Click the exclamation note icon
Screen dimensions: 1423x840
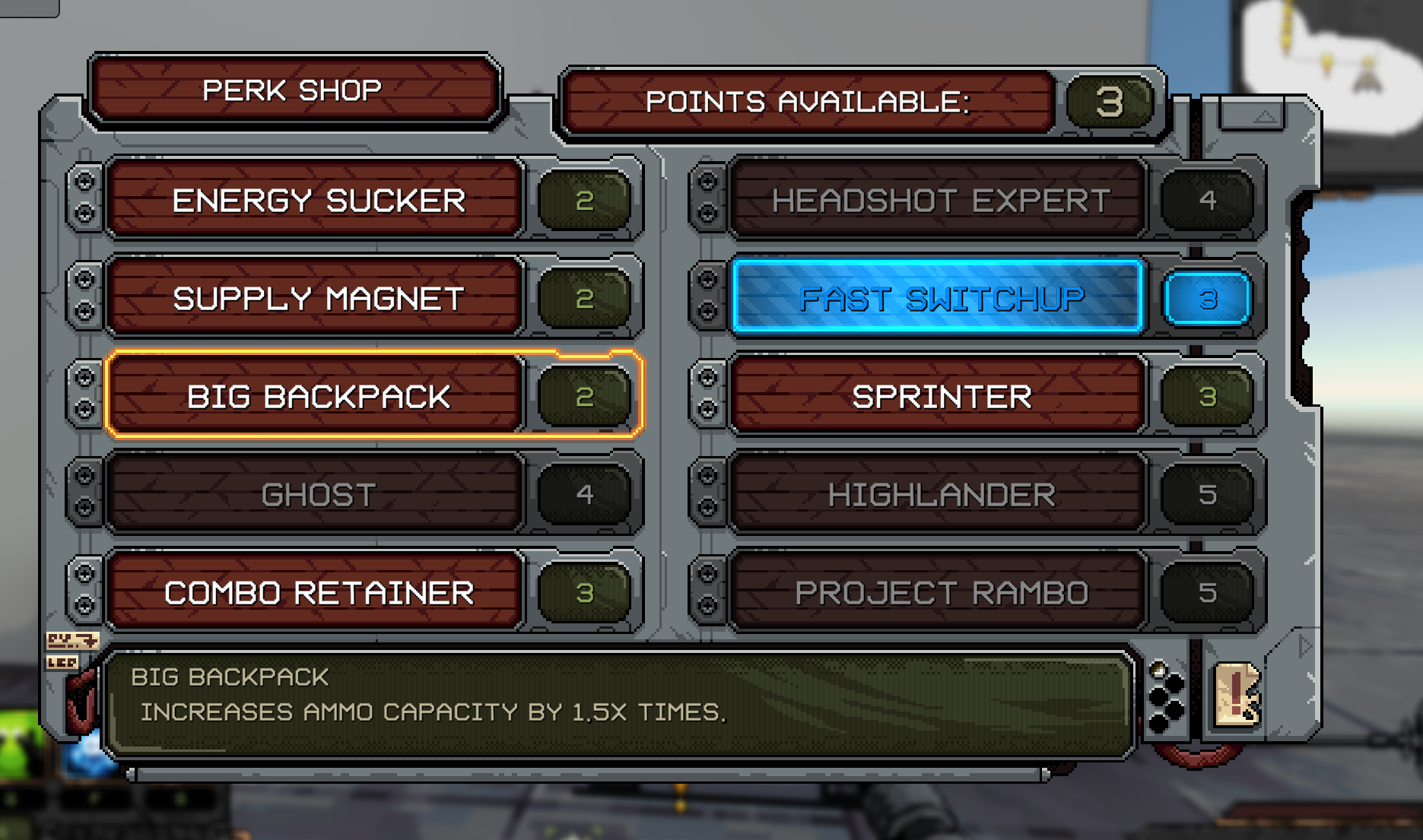point(1236,695)
